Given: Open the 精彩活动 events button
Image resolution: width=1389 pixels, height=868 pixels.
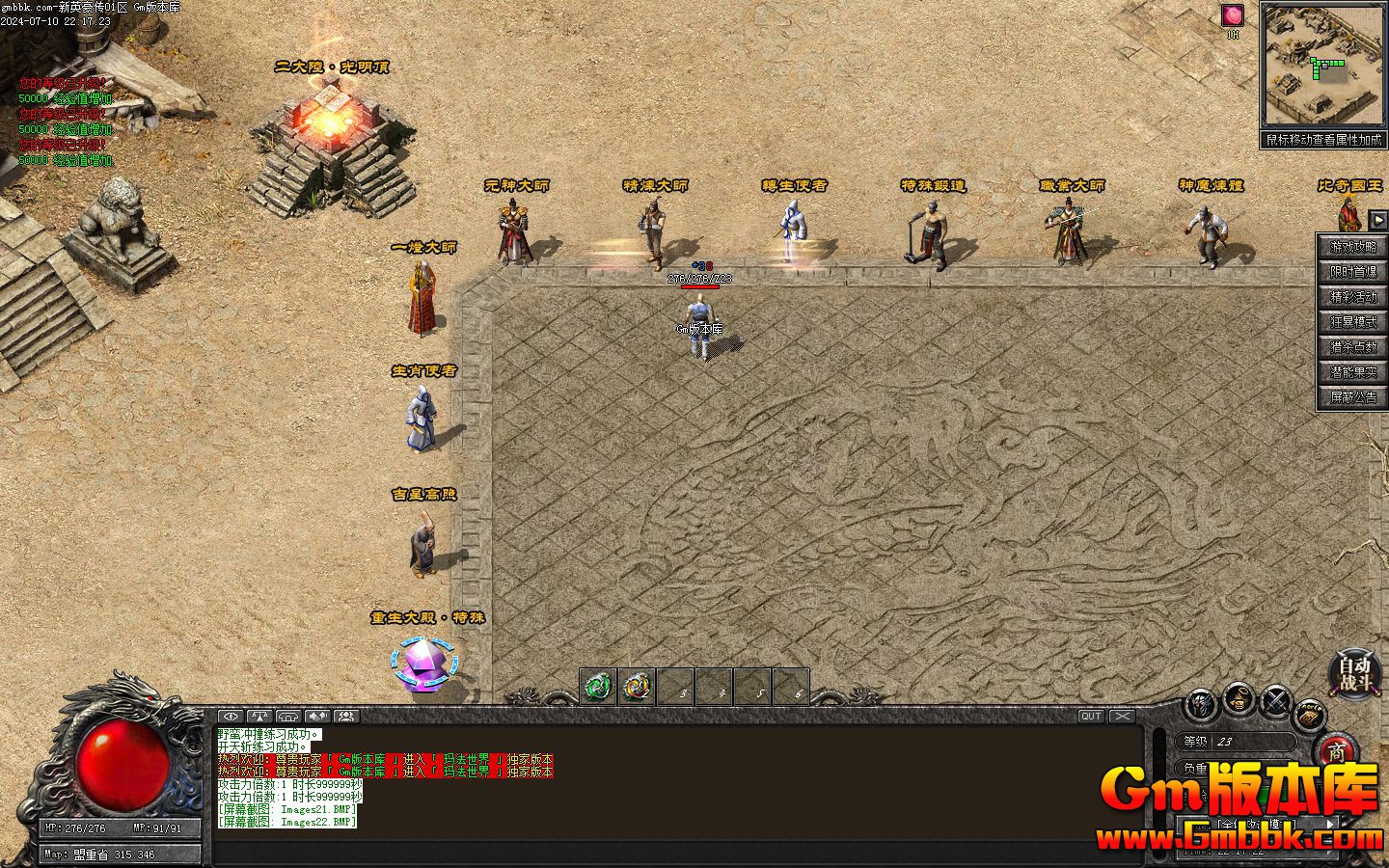Looking at the screenshot, I should (1353, 297).
